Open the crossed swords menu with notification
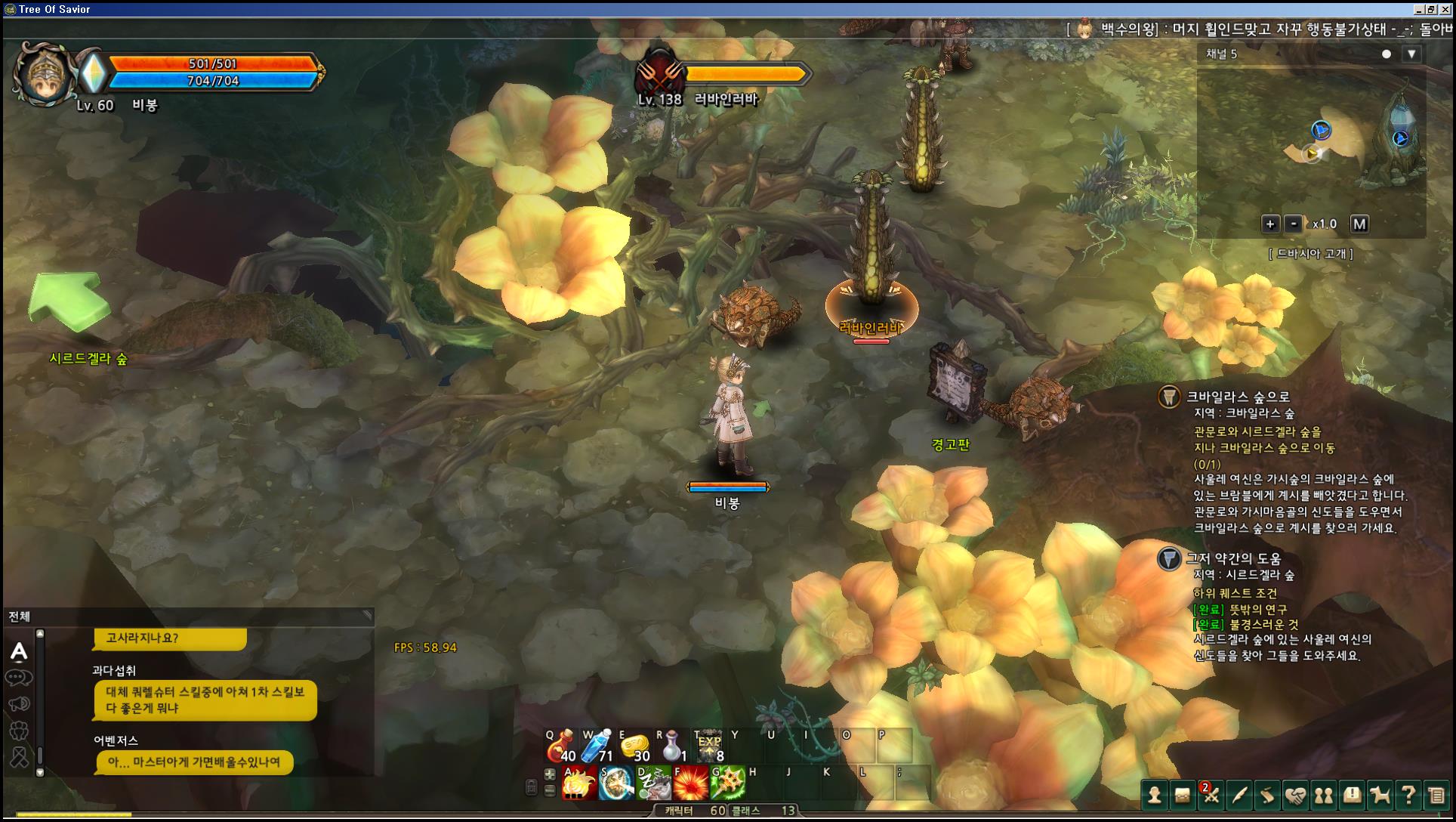The width and height of the screenshot is (1456, 822). 1211,795
